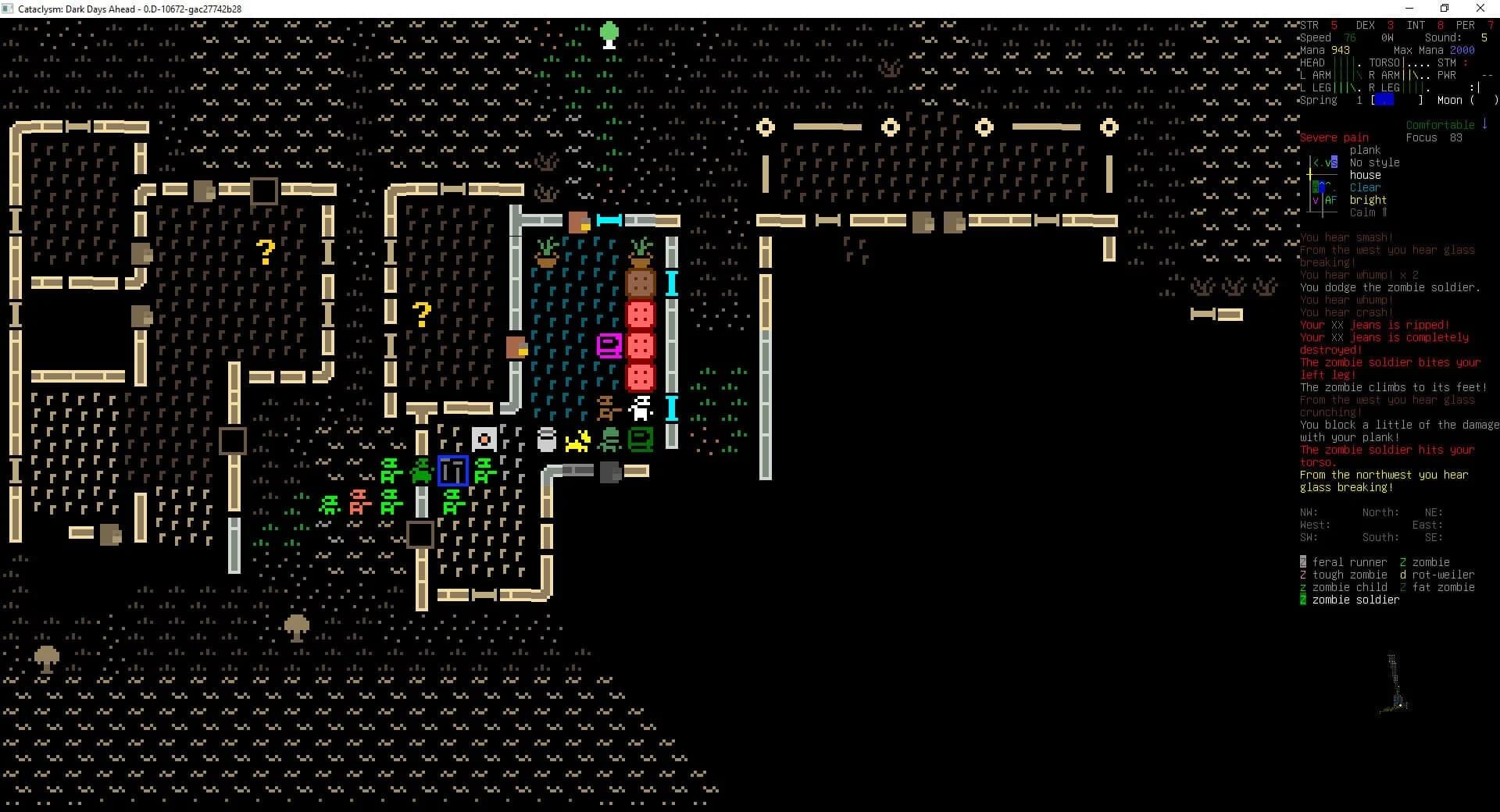Screen dimensions: 1500x812
Task: Click the rot-weiler d icon in the monster list
Action: pos(1403,574)
